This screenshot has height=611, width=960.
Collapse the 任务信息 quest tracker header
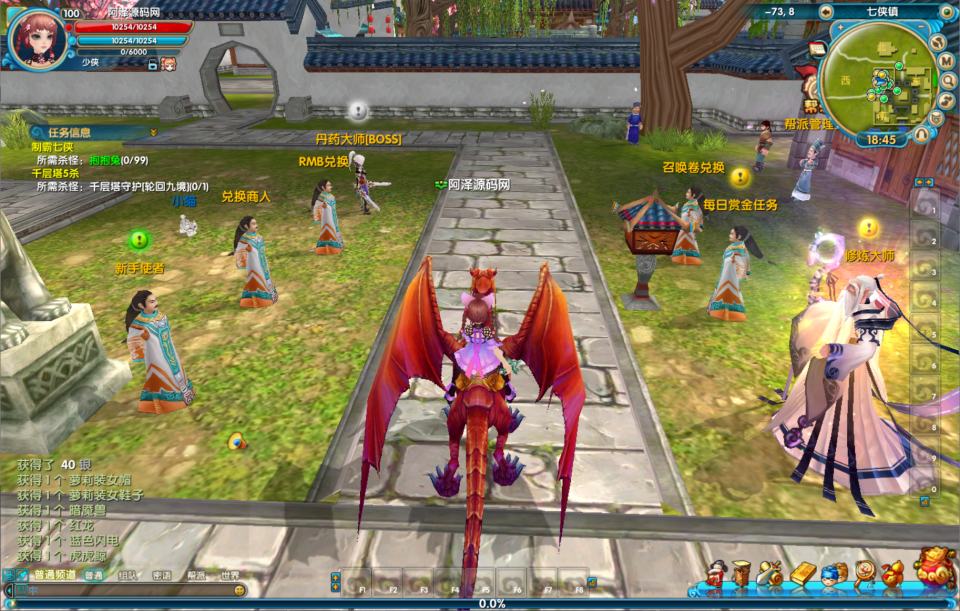pos(154,132)
